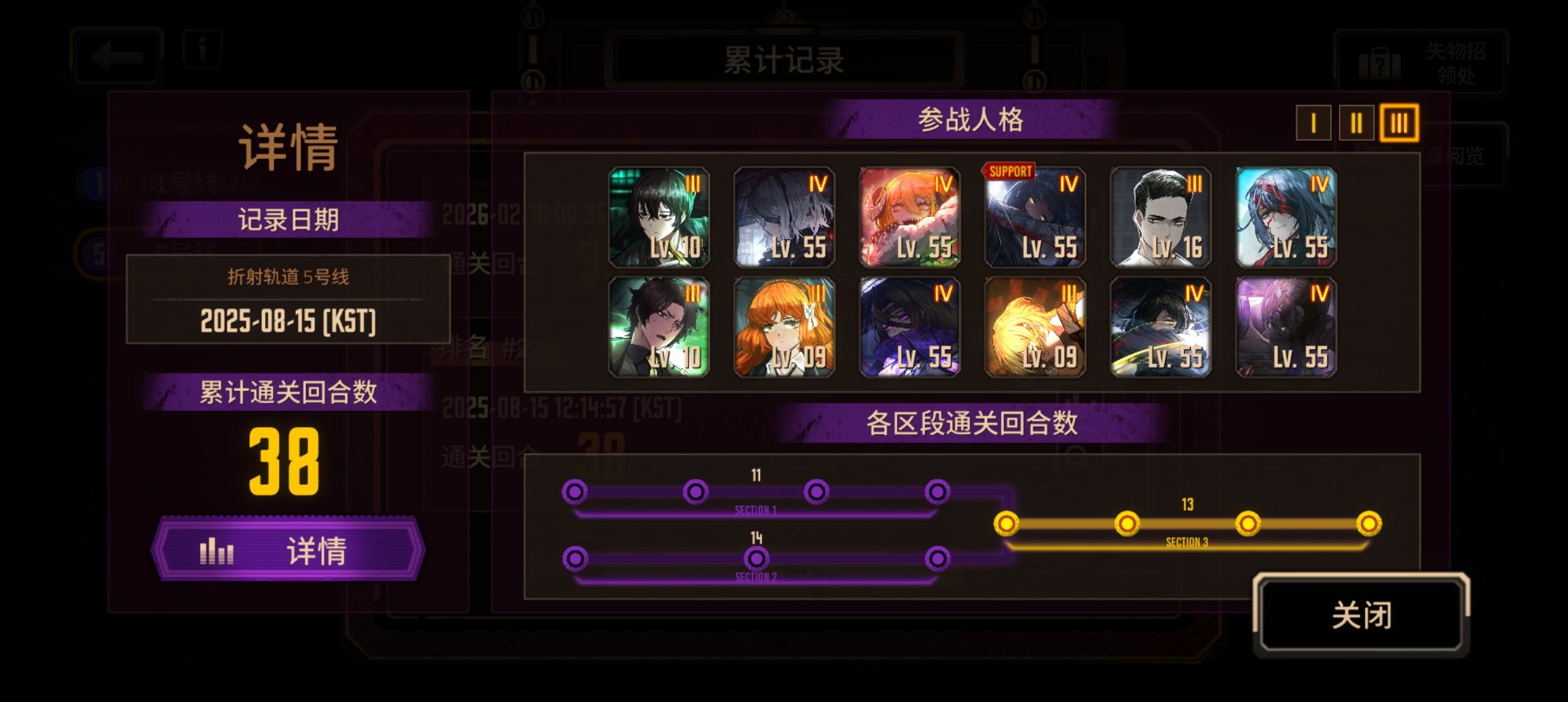
Task: Select the middle purple node on Section 2
Action: pos(756,558)
